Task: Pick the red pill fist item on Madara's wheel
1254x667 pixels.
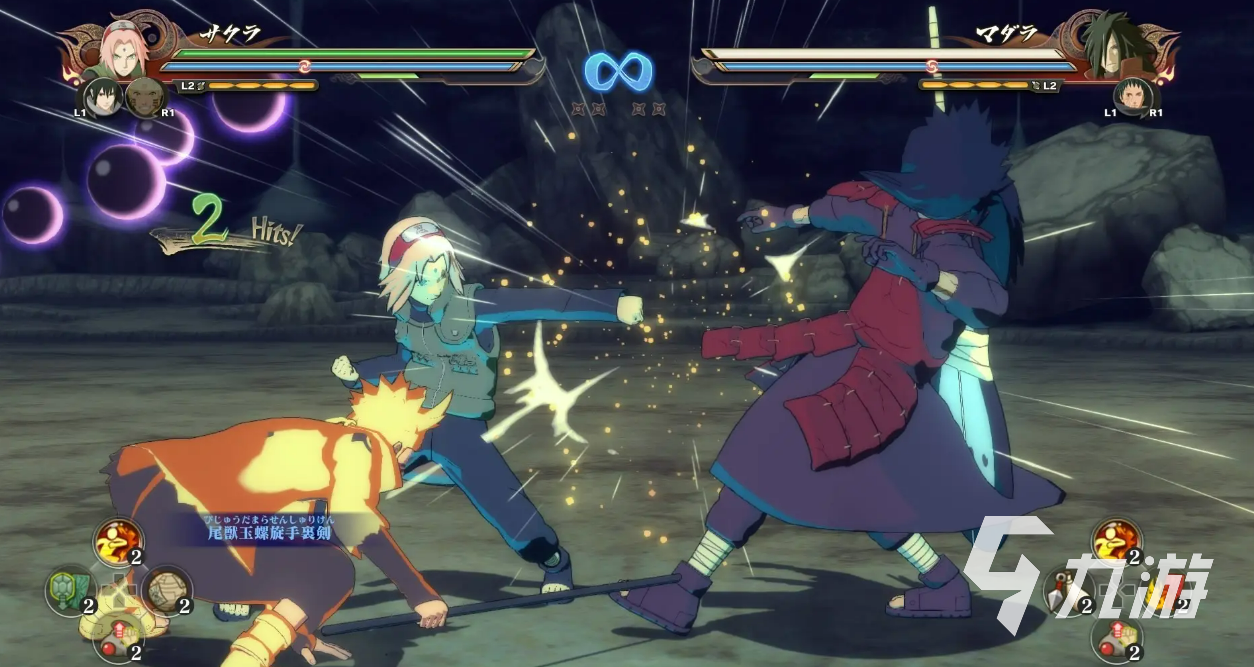Action: click(x=1115, y=638)
